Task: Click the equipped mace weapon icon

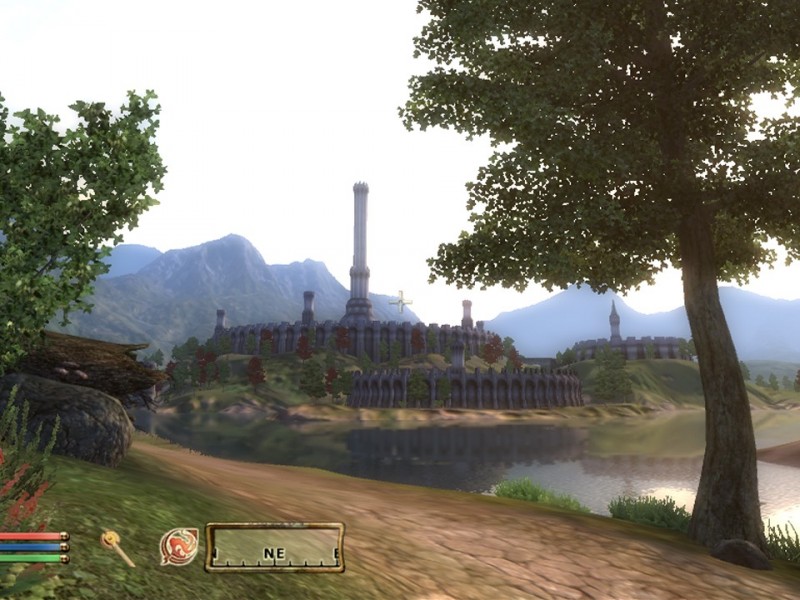Action: pos(117,547)
